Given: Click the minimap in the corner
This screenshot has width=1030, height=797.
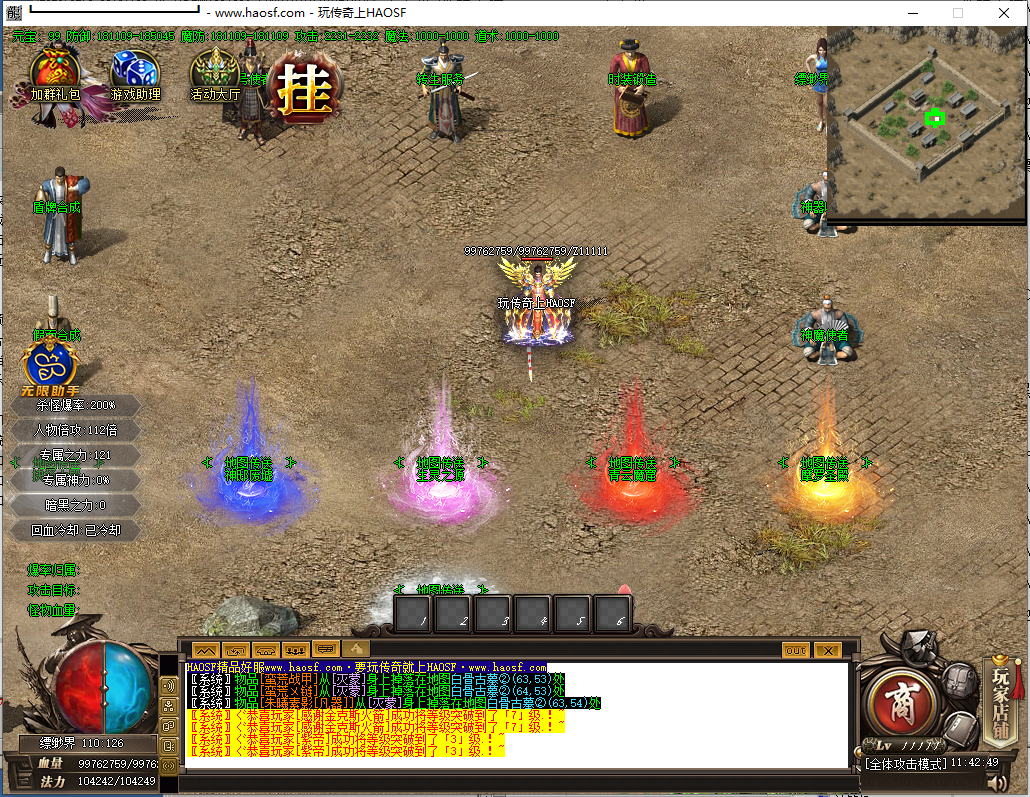Looking at the screenshot, I should tap(926, 121).
